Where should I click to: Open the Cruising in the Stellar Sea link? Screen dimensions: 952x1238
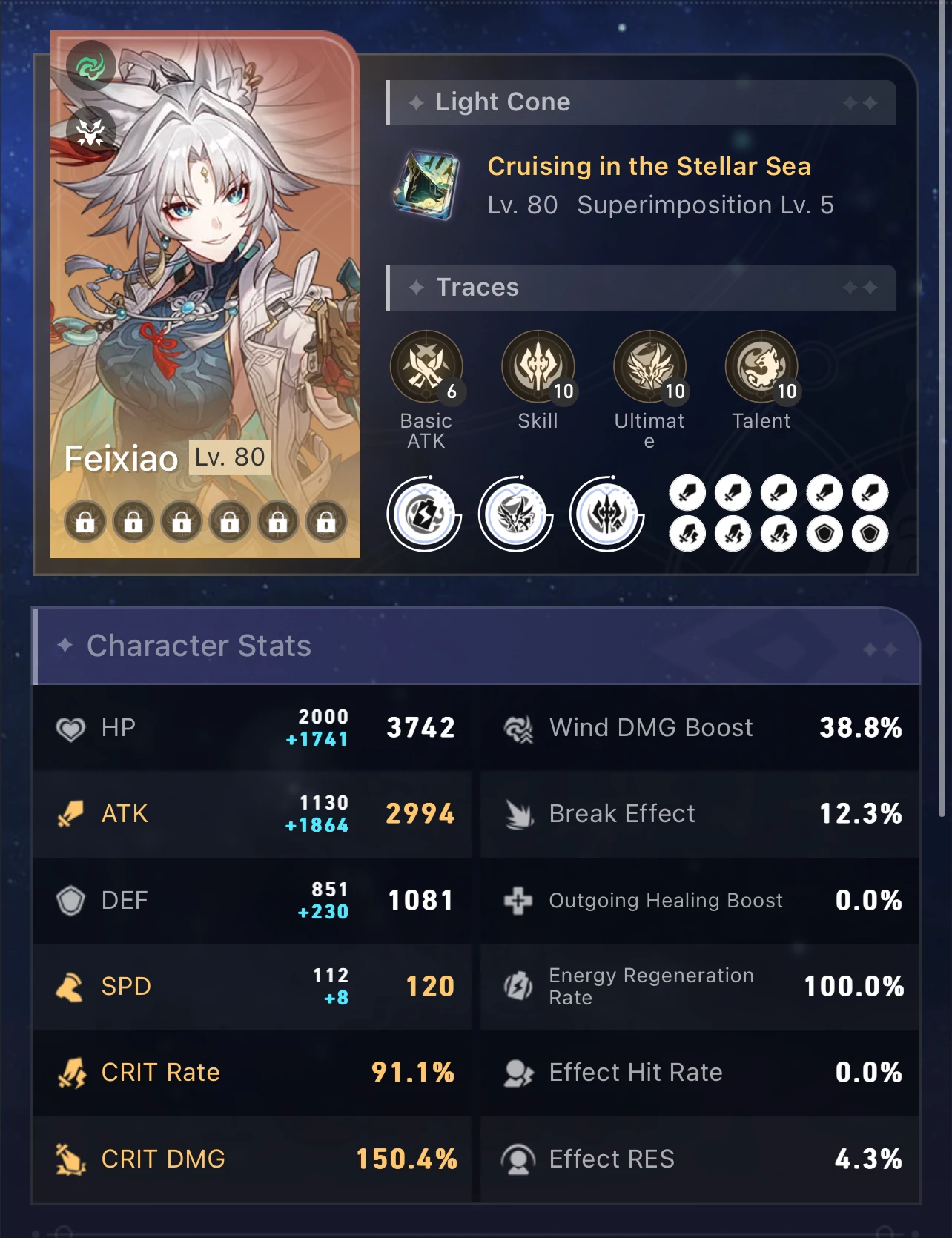pos(649,166)
